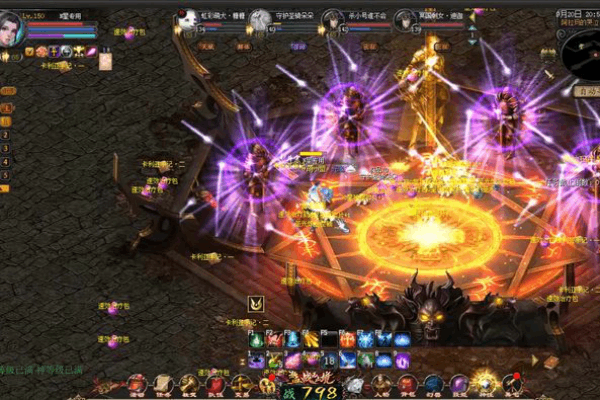Select the white panda party member portrait
This screenshot has height=400, width=600.
187,20
